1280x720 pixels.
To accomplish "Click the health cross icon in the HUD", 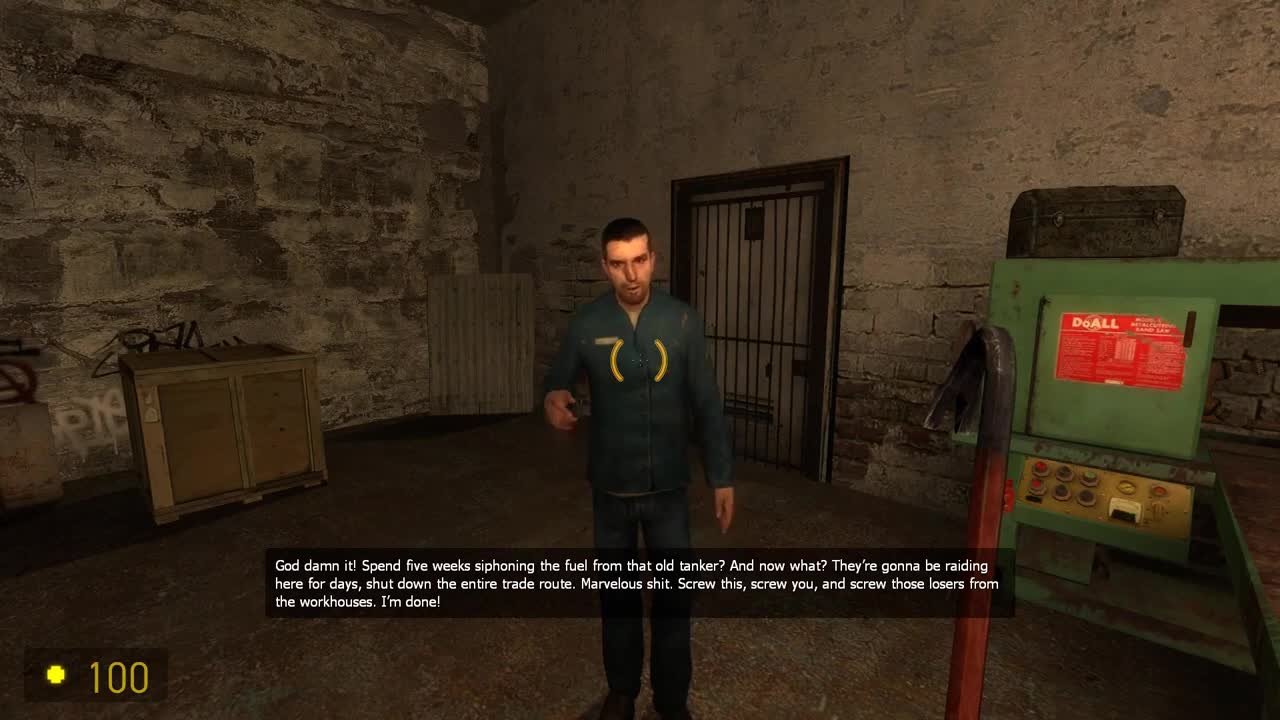I will [x=55, y=676].
